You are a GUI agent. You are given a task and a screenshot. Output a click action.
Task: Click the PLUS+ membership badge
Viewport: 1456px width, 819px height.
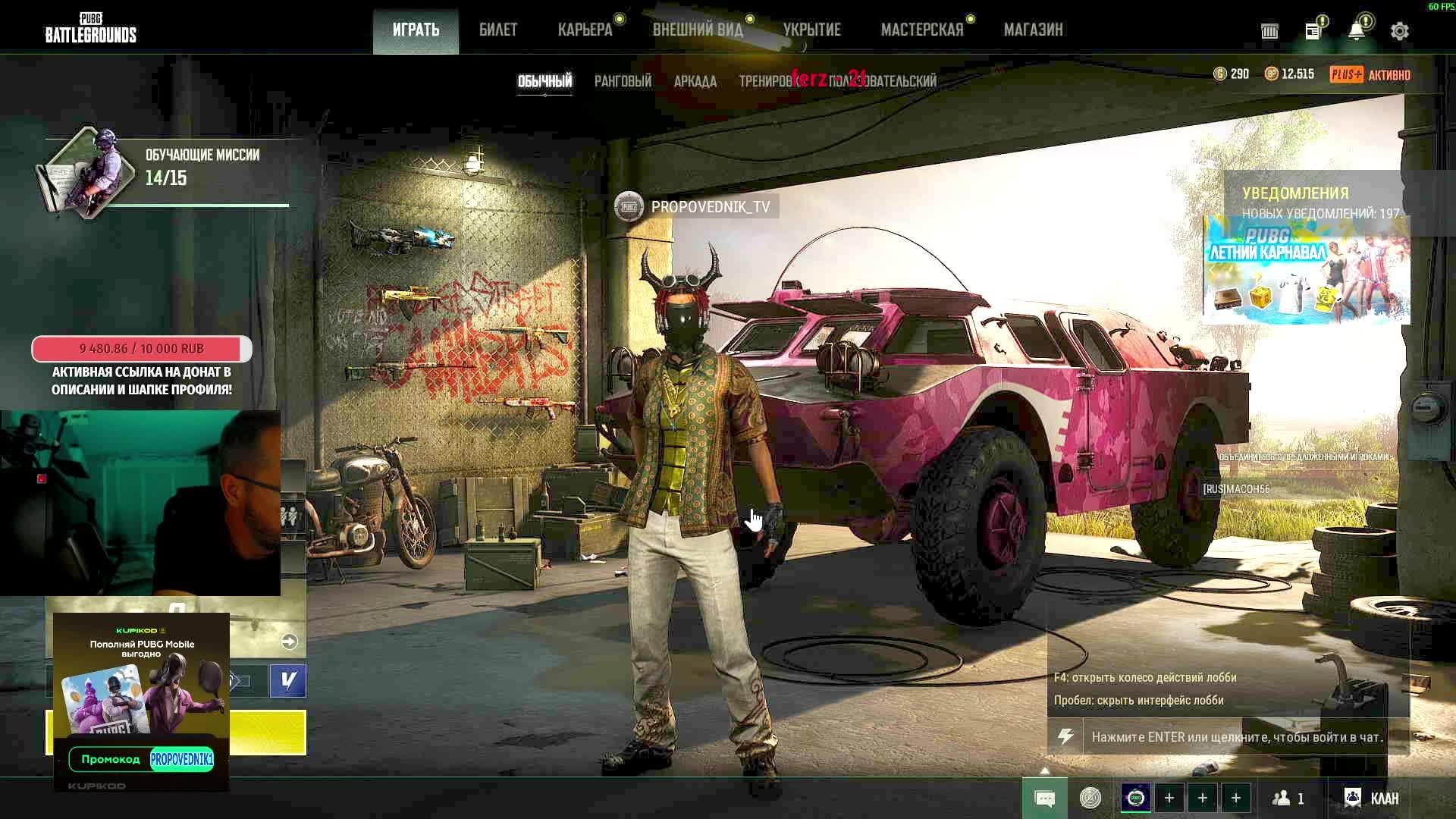click(x=1346, y=74)
